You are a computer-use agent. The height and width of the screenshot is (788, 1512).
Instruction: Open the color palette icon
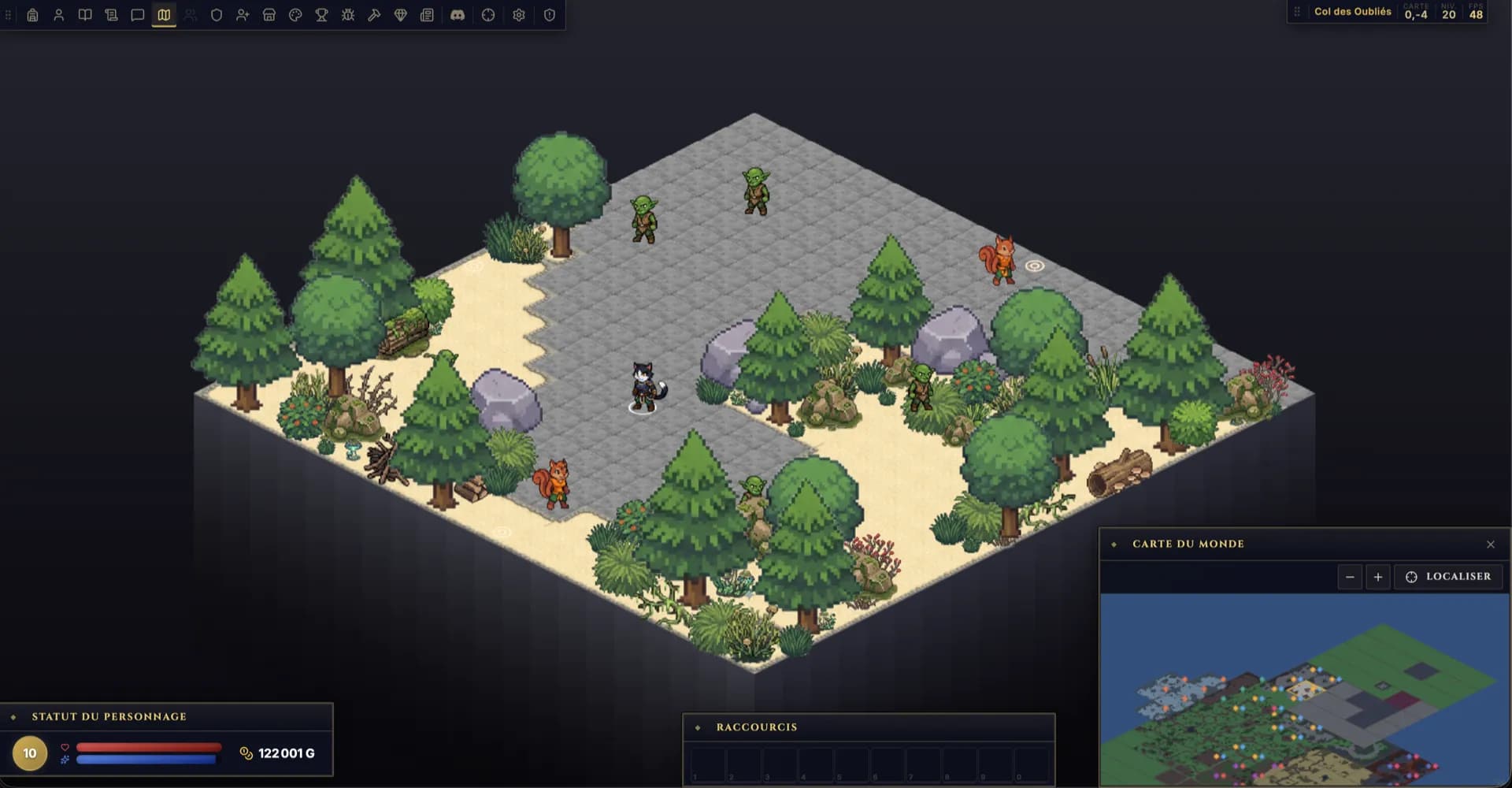295,15
